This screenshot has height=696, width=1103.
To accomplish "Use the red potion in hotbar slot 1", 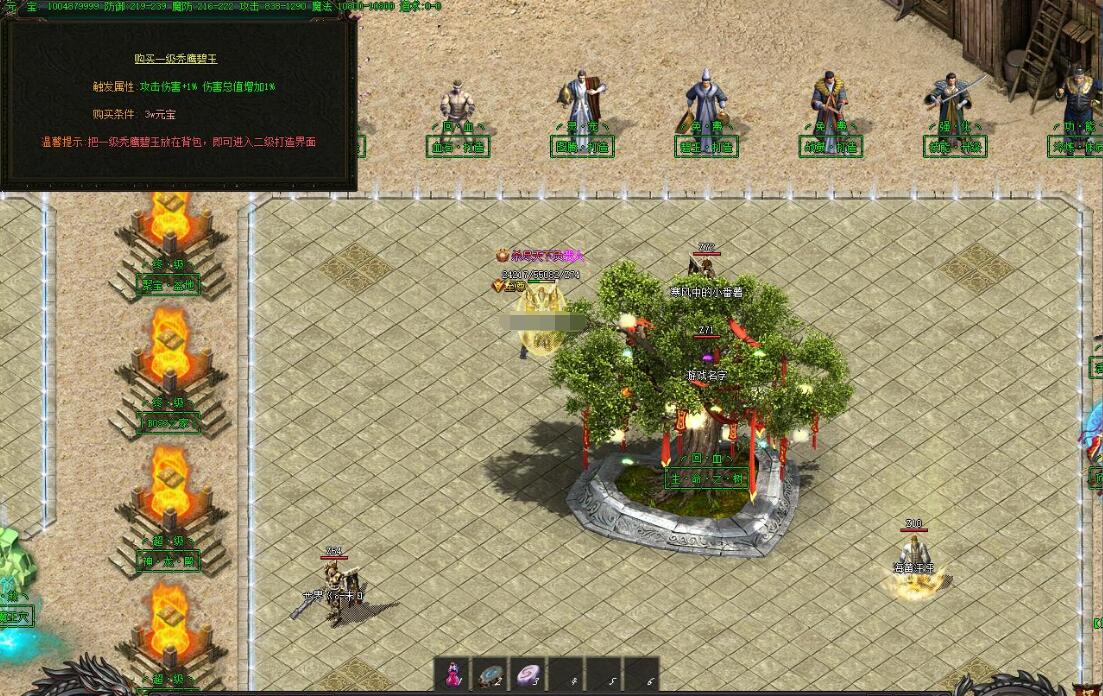I will (x=453, y=673).
